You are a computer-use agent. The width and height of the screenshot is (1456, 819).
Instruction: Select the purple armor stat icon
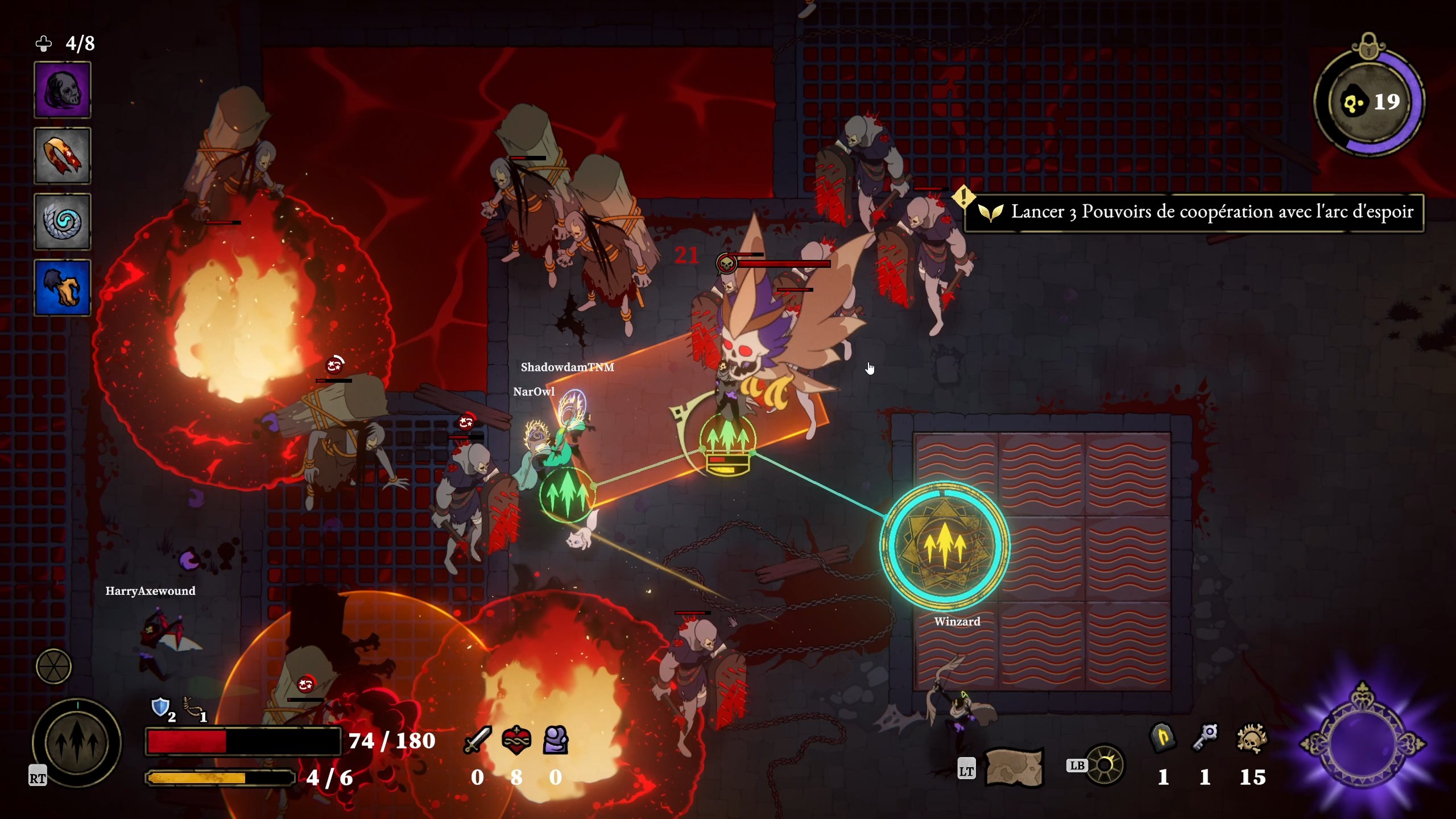tap(556, 740)
